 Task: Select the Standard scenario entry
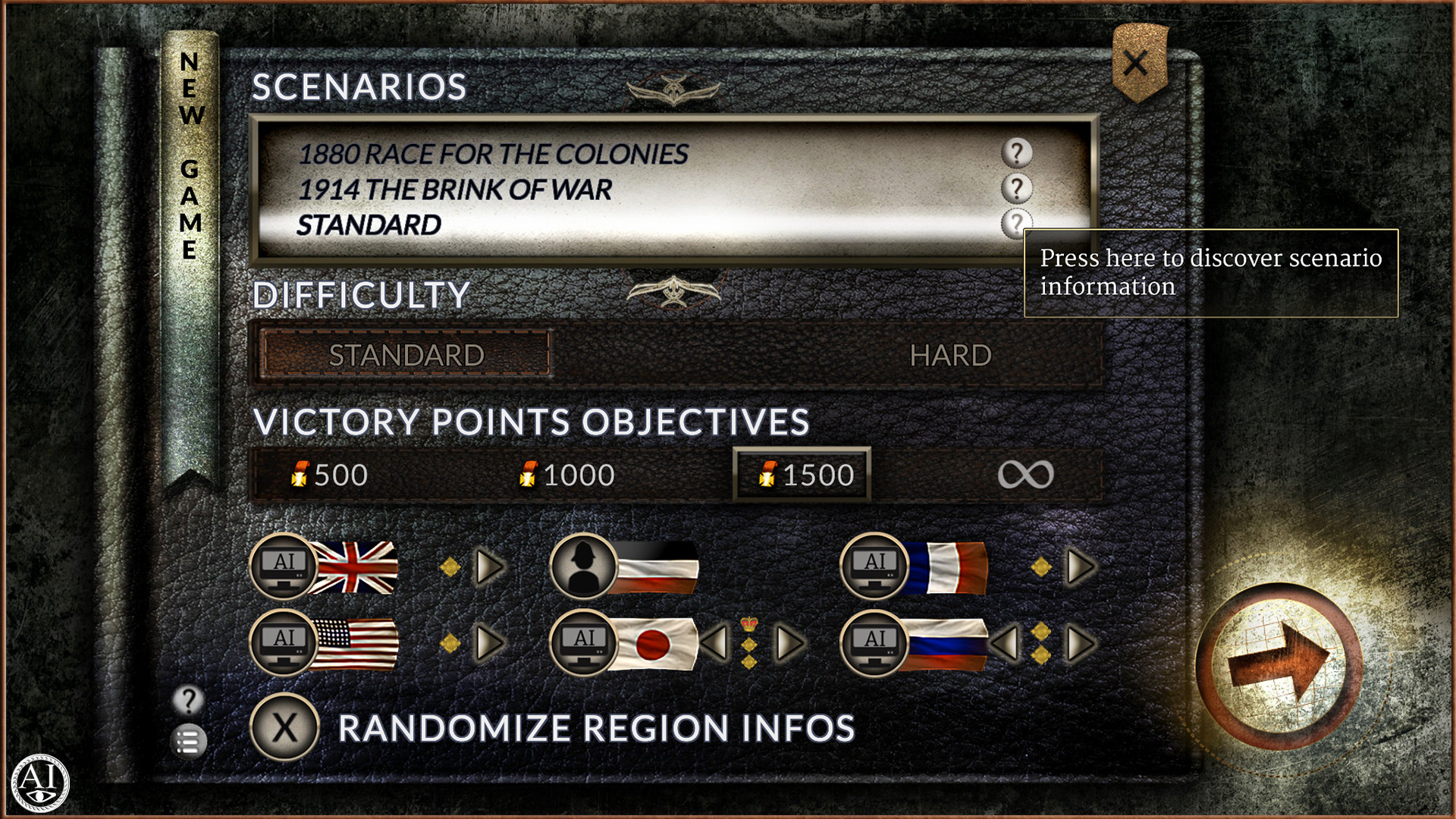coord(369,225)
